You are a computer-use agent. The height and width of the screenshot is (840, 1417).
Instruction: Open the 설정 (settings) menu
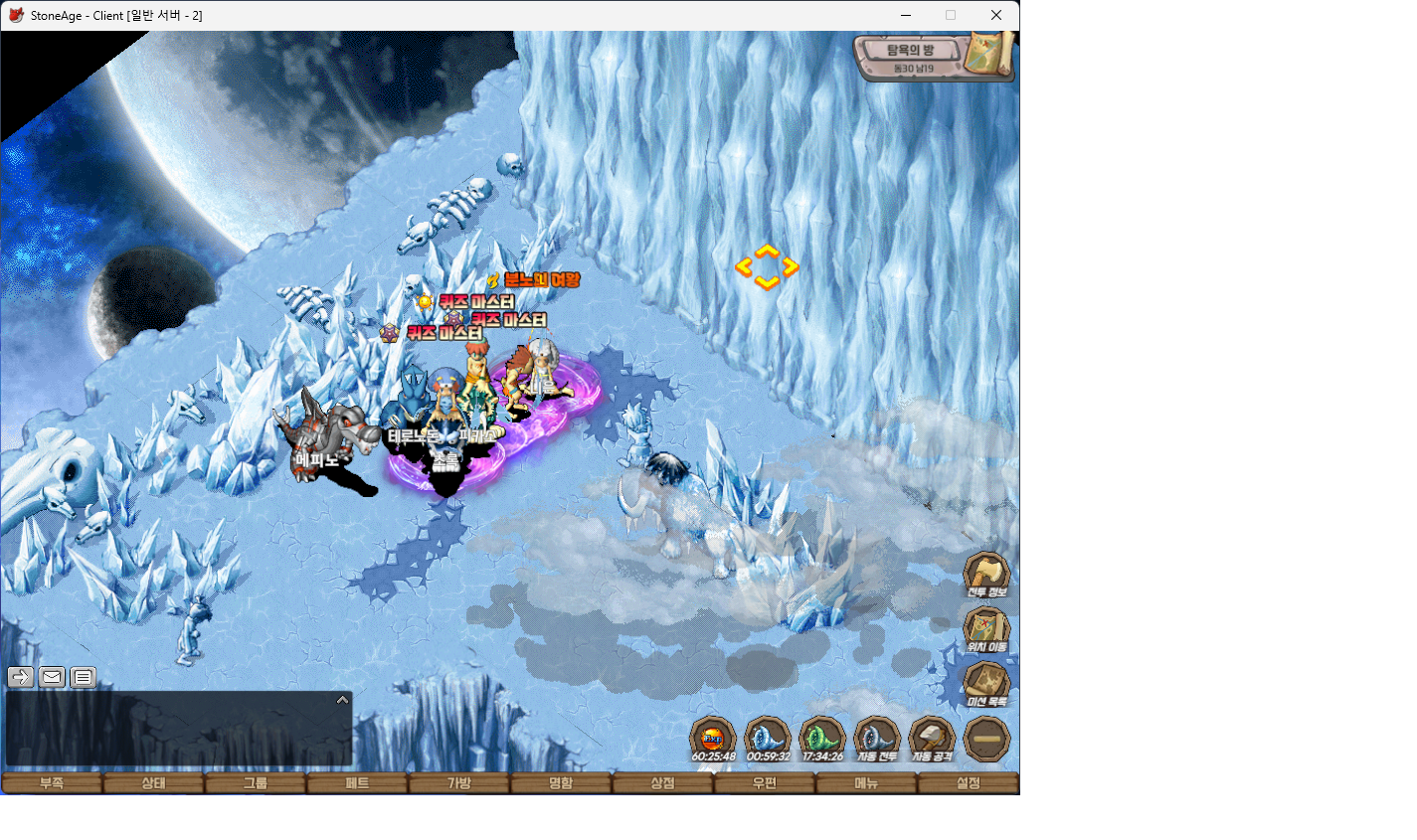968,783
